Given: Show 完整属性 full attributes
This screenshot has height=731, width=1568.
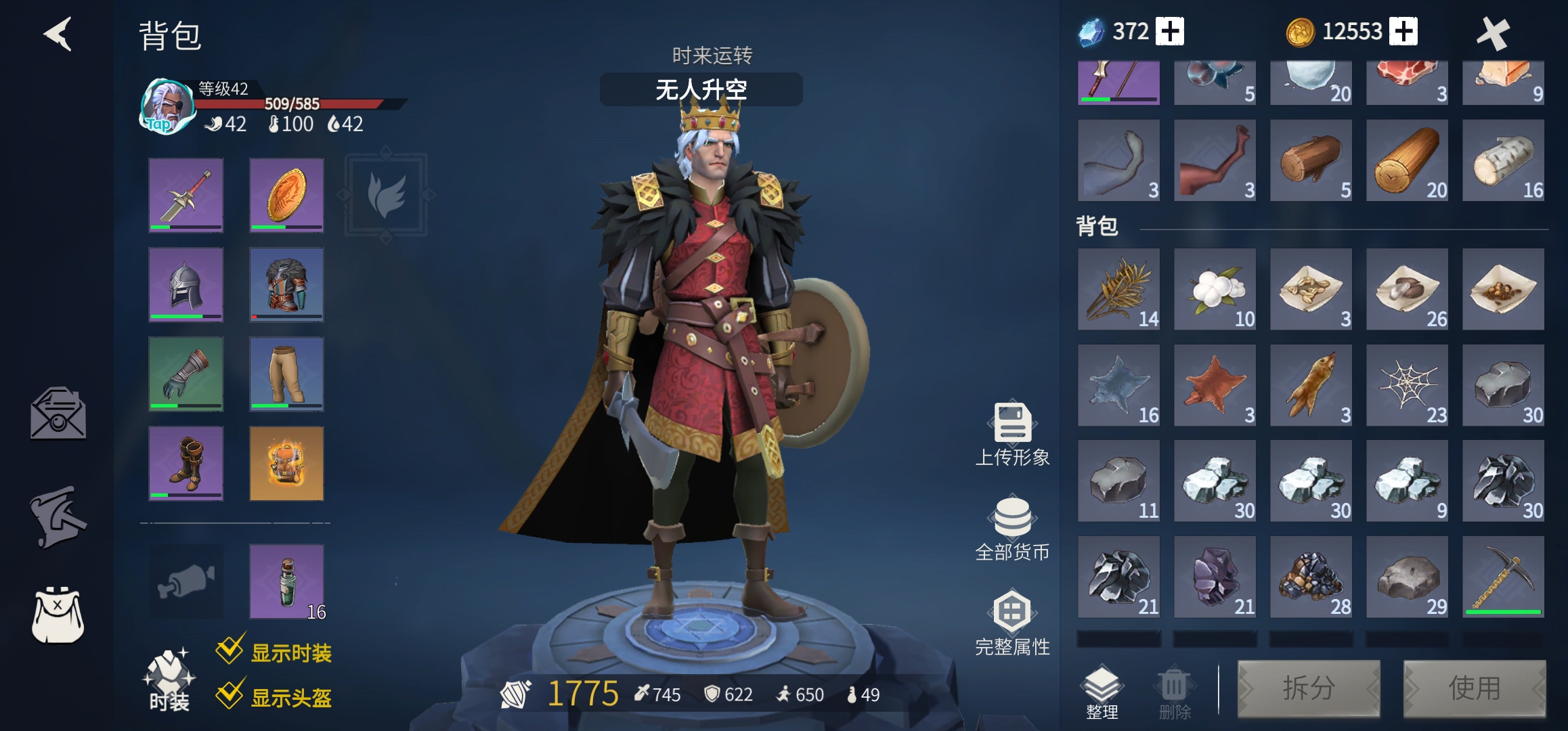Looking at the screenshot, I should pyautogui.click(x=1012, y=624).
